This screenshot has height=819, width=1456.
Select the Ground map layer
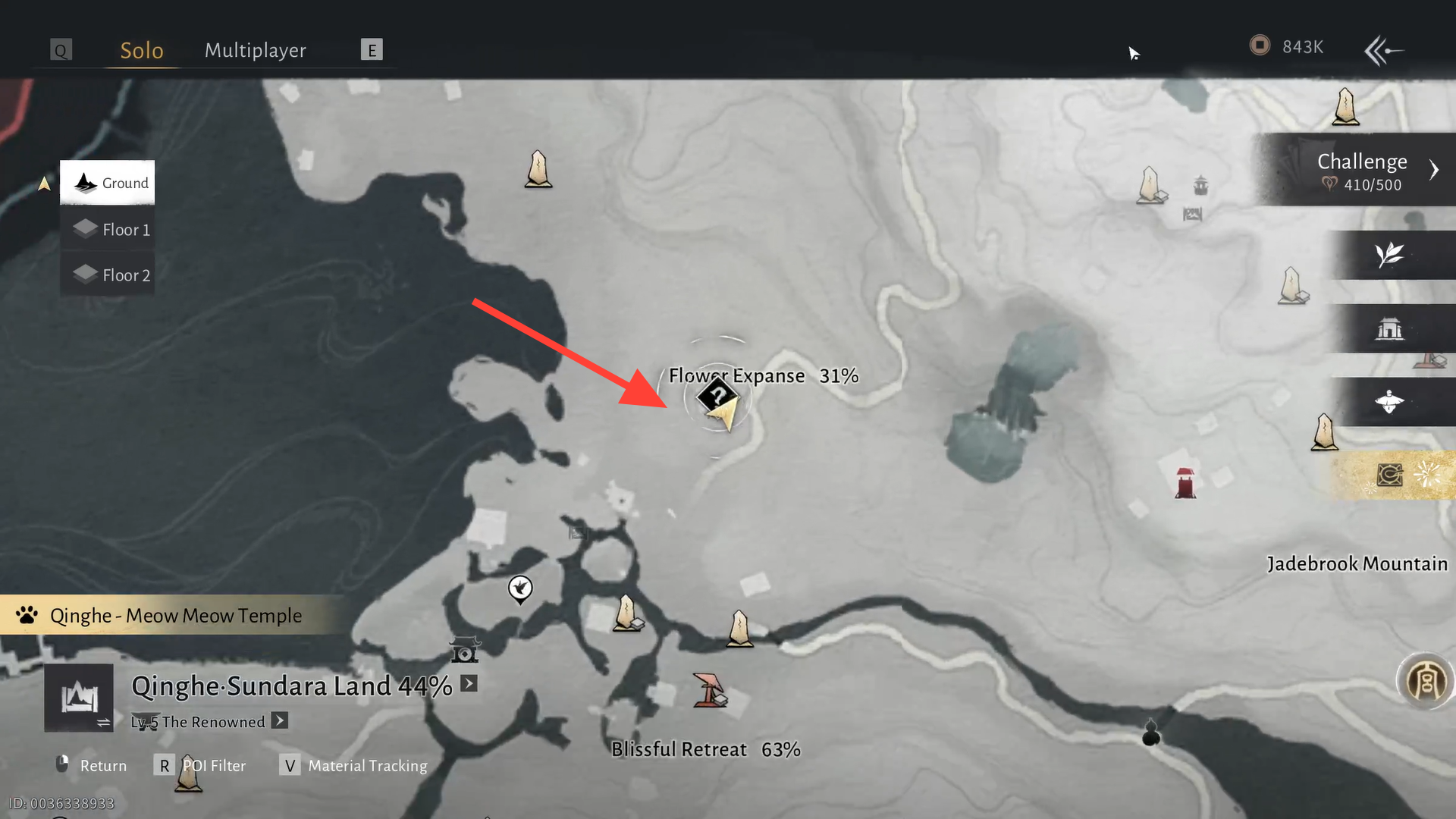click(108, 183)
